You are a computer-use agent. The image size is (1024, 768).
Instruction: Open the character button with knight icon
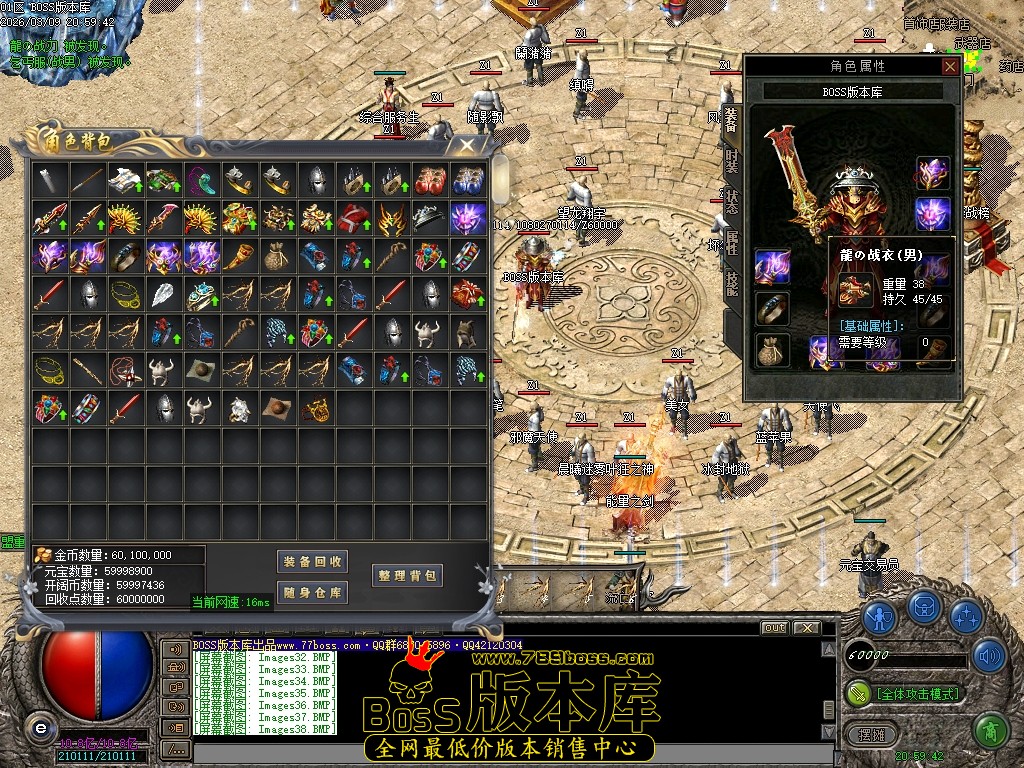879,616
